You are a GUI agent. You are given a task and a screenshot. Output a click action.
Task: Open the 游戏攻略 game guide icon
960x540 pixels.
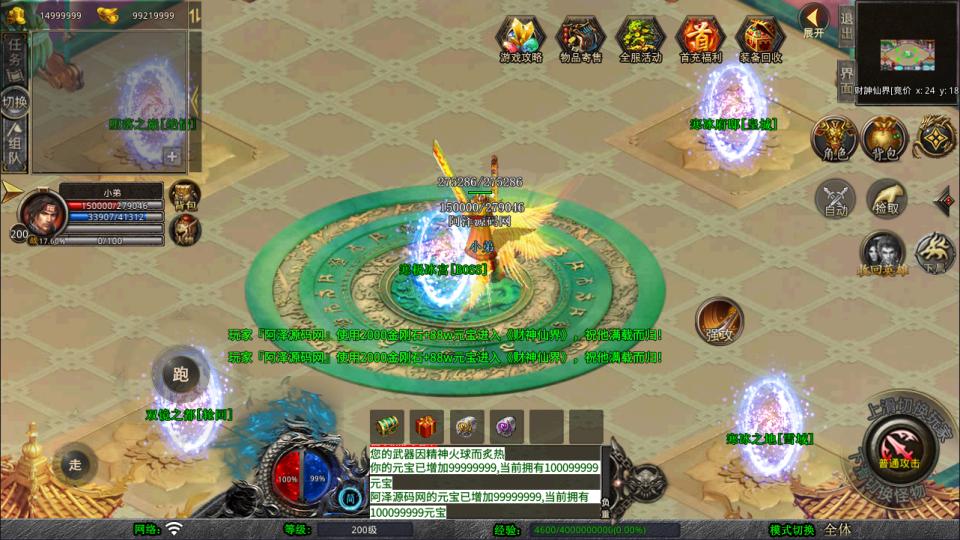point(521,38)
